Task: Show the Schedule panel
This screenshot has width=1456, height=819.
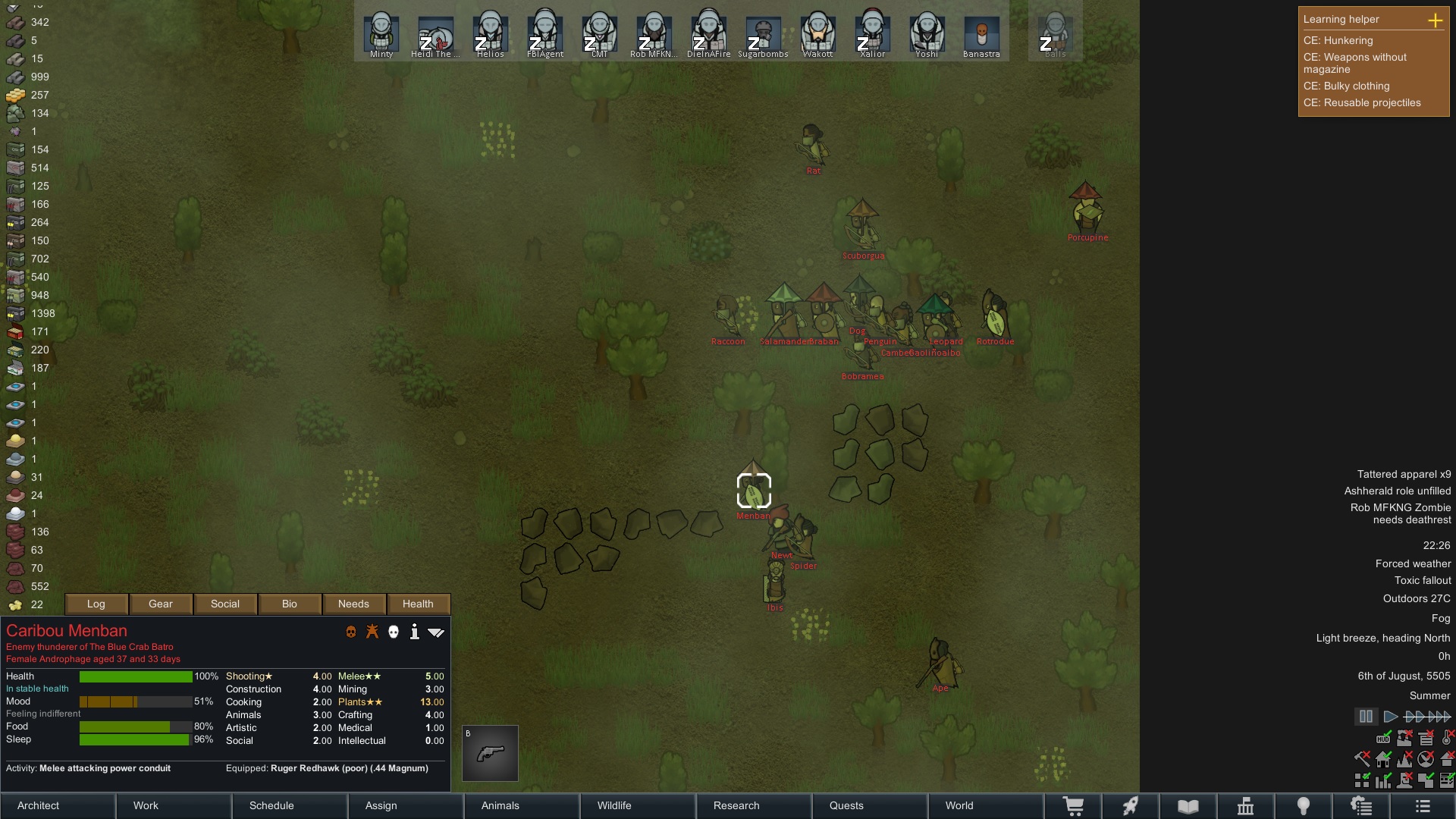Action: pyautogui.click(x=290, y=805)
